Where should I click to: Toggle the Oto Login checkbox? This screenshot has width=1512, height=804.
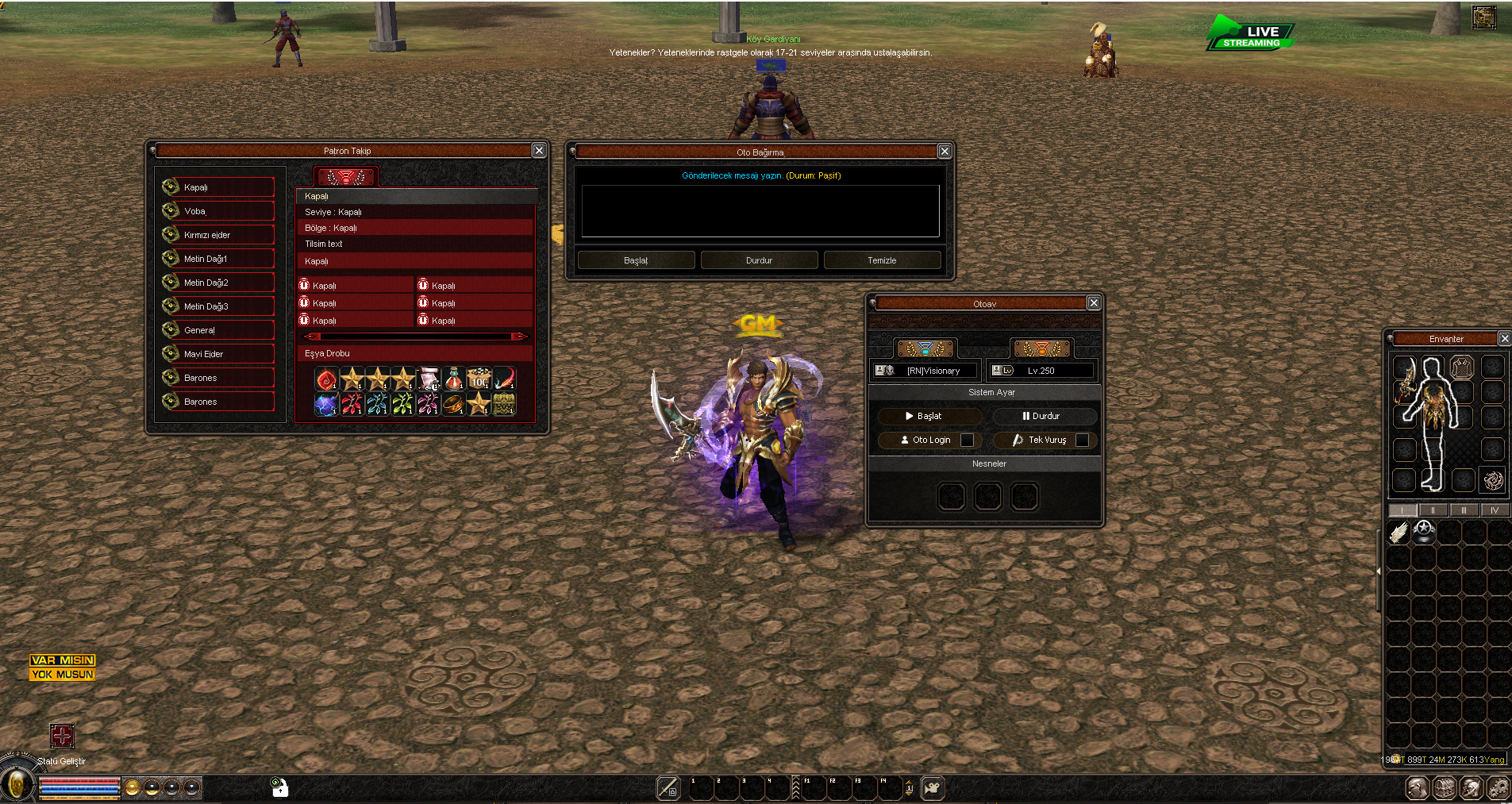click(967, 440)
